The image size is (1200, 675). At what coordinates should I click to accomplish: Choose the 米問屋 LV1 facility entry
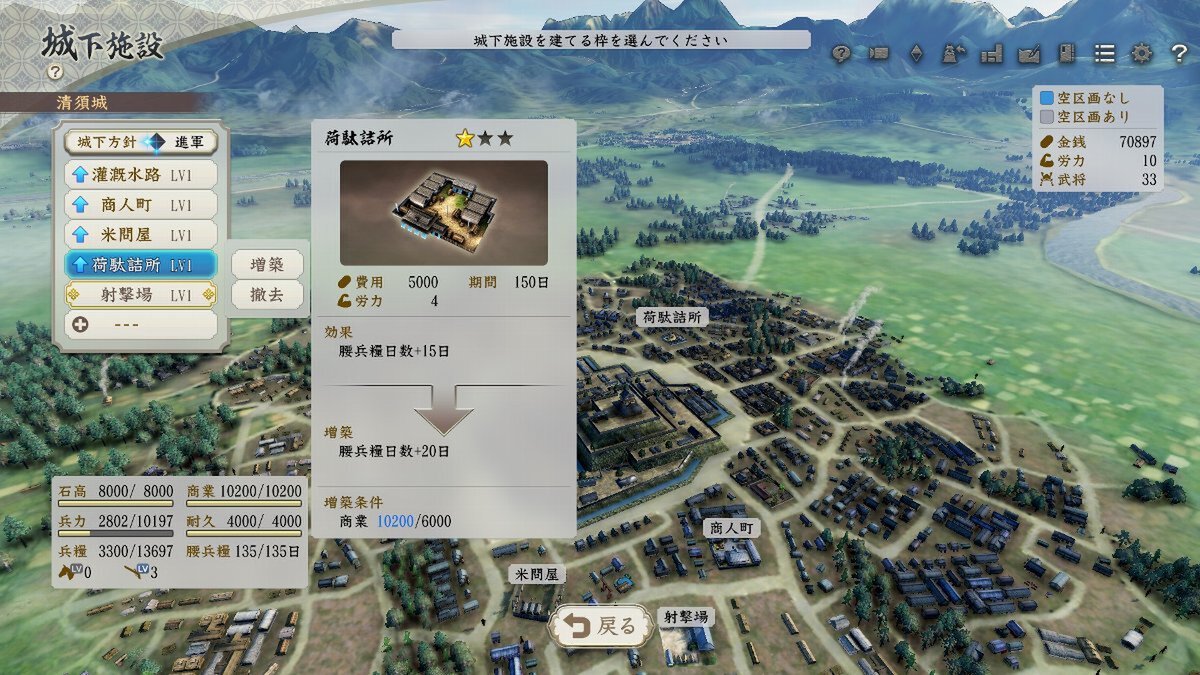(141, 234)
